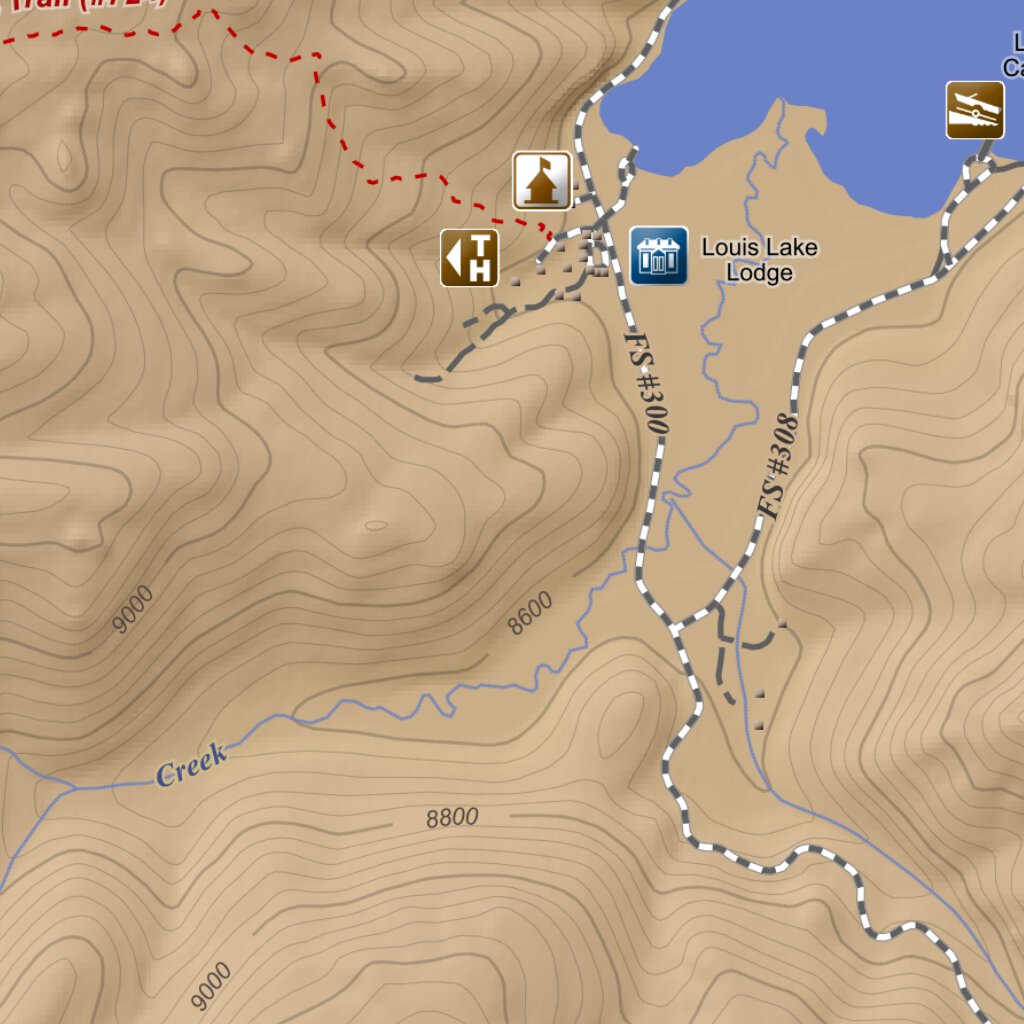Select the trailhead TH map marker
This screenshot has height=1024, width=1024.
(x=469, y=258)
